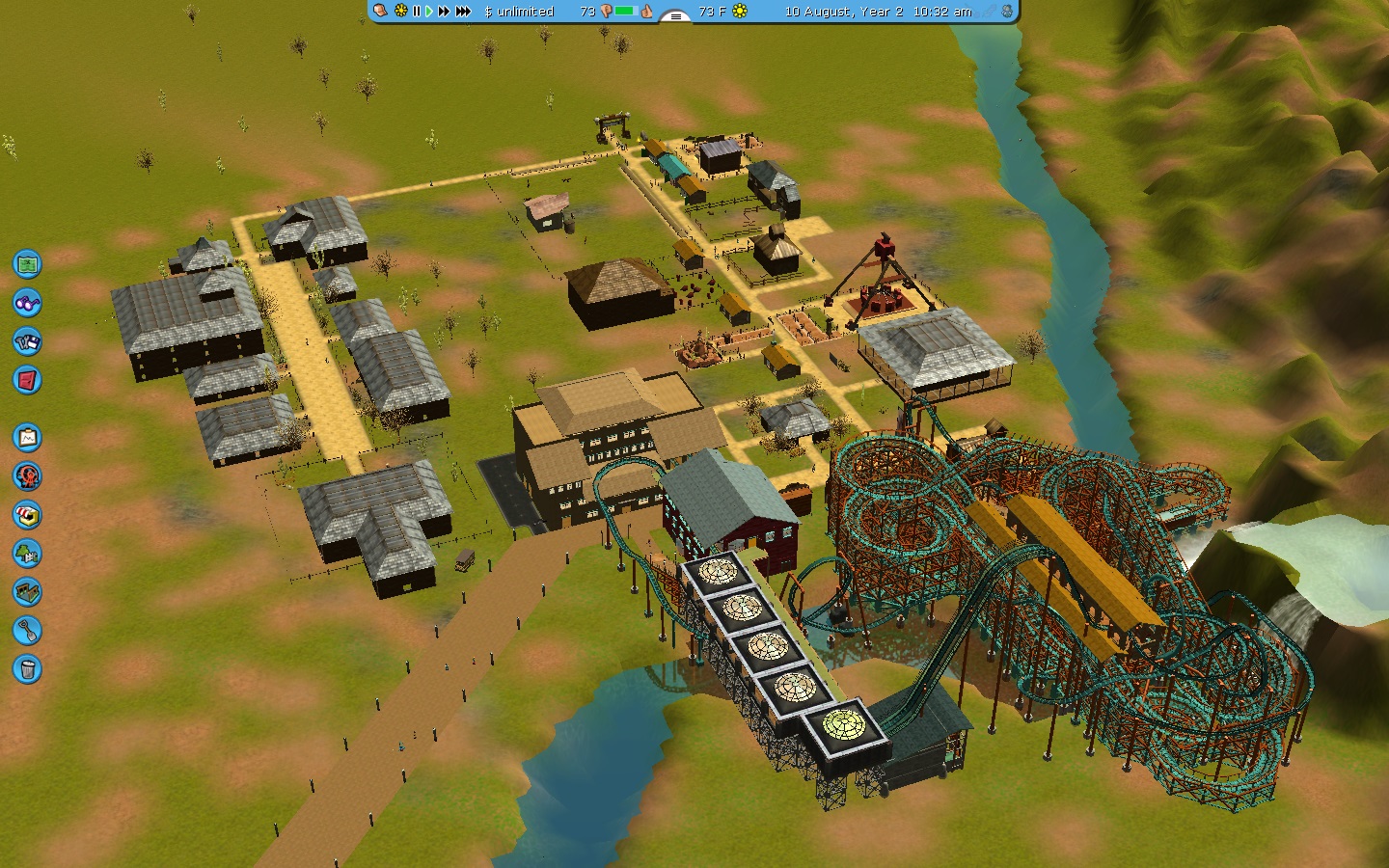Open the scenery tree and wall menu
Viewport: 1389px width, 868px height.
tap(27, 553)
